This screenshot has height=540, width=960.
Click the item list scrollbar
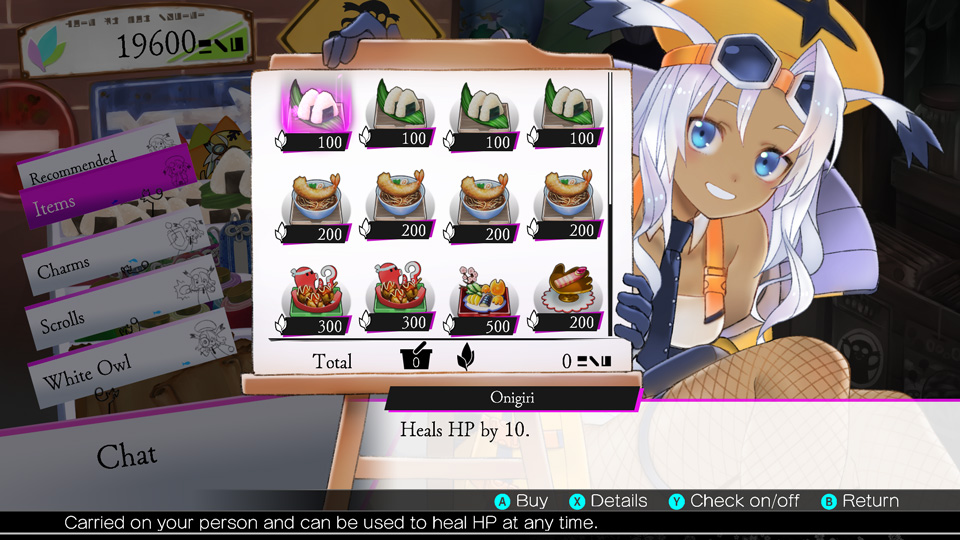610,200
